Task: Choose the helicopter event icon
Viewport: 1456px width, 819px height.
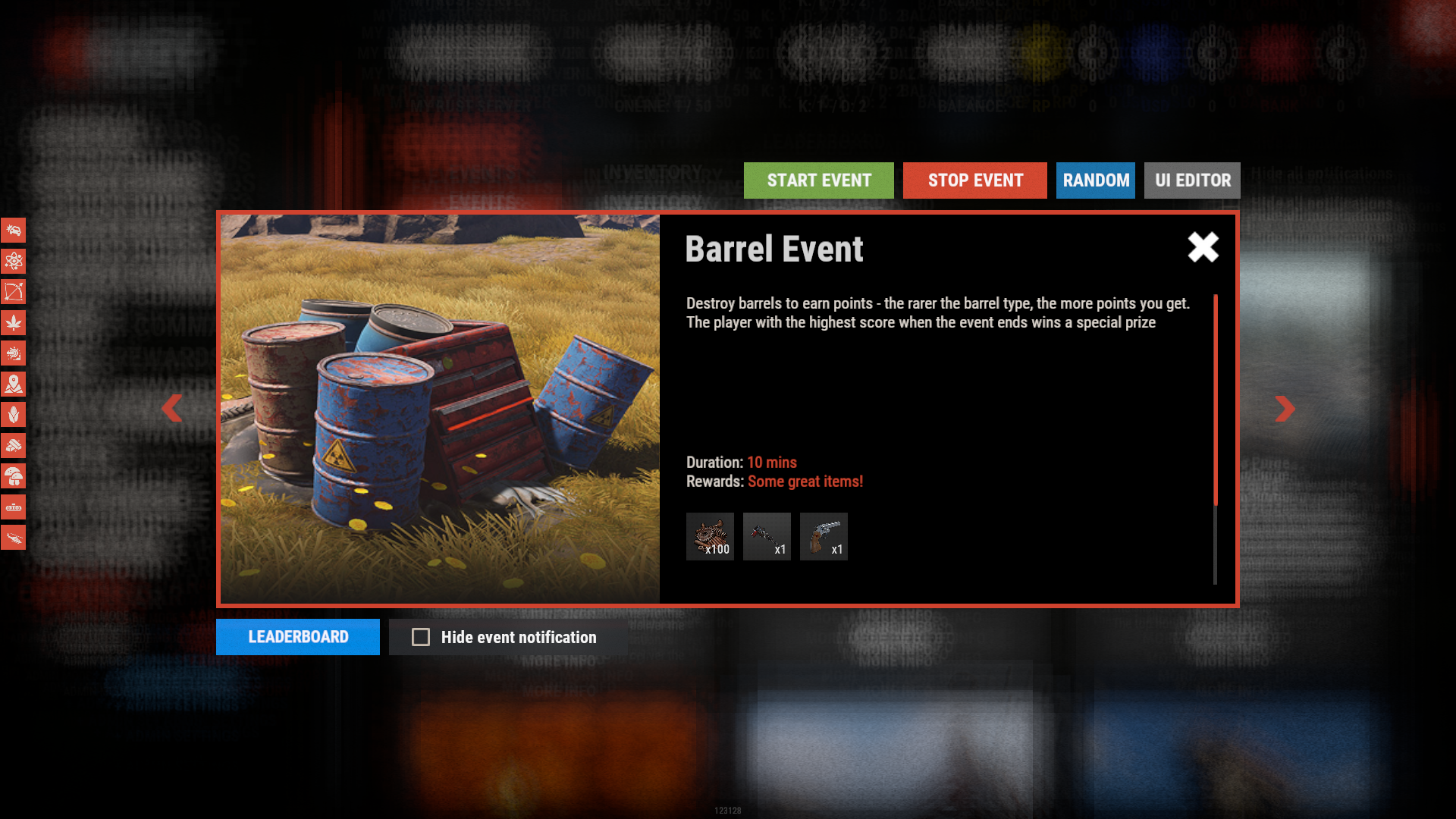Action: [x=14, y=538]
